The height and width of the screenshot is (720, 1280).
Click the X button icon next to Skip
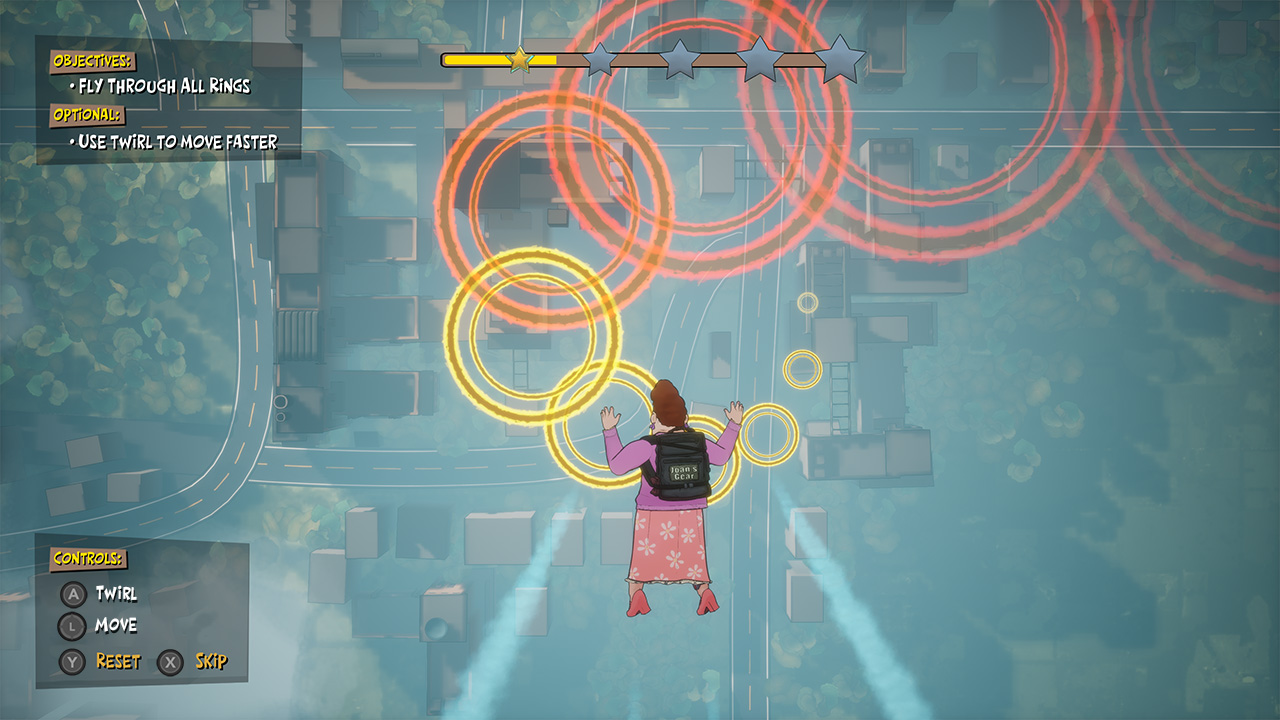(x=168, y=660)
